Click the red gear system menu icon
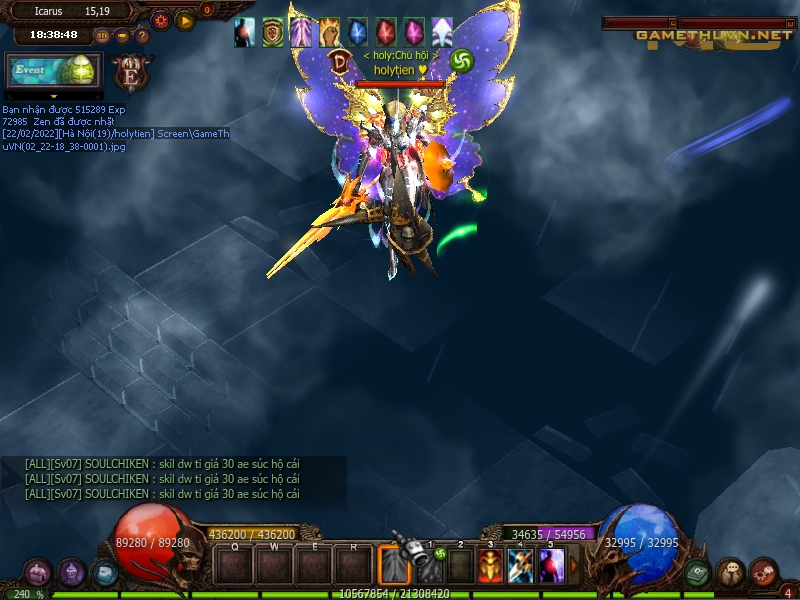The width and height of the screenshot is (800, 600). (764, 572)
